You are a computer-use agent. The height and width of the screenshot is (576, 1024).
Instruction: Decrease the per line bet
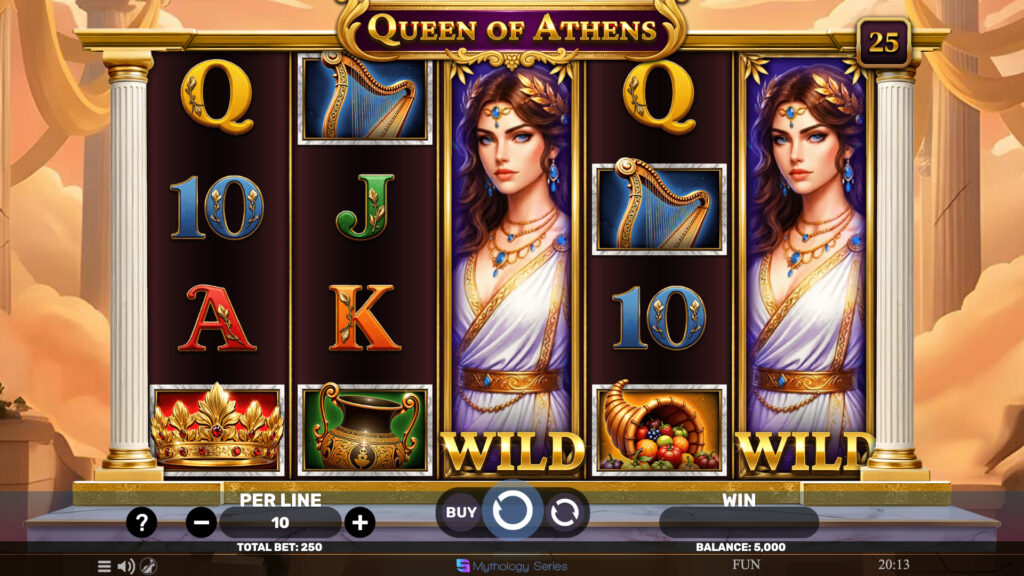click(x=201, y=522)
